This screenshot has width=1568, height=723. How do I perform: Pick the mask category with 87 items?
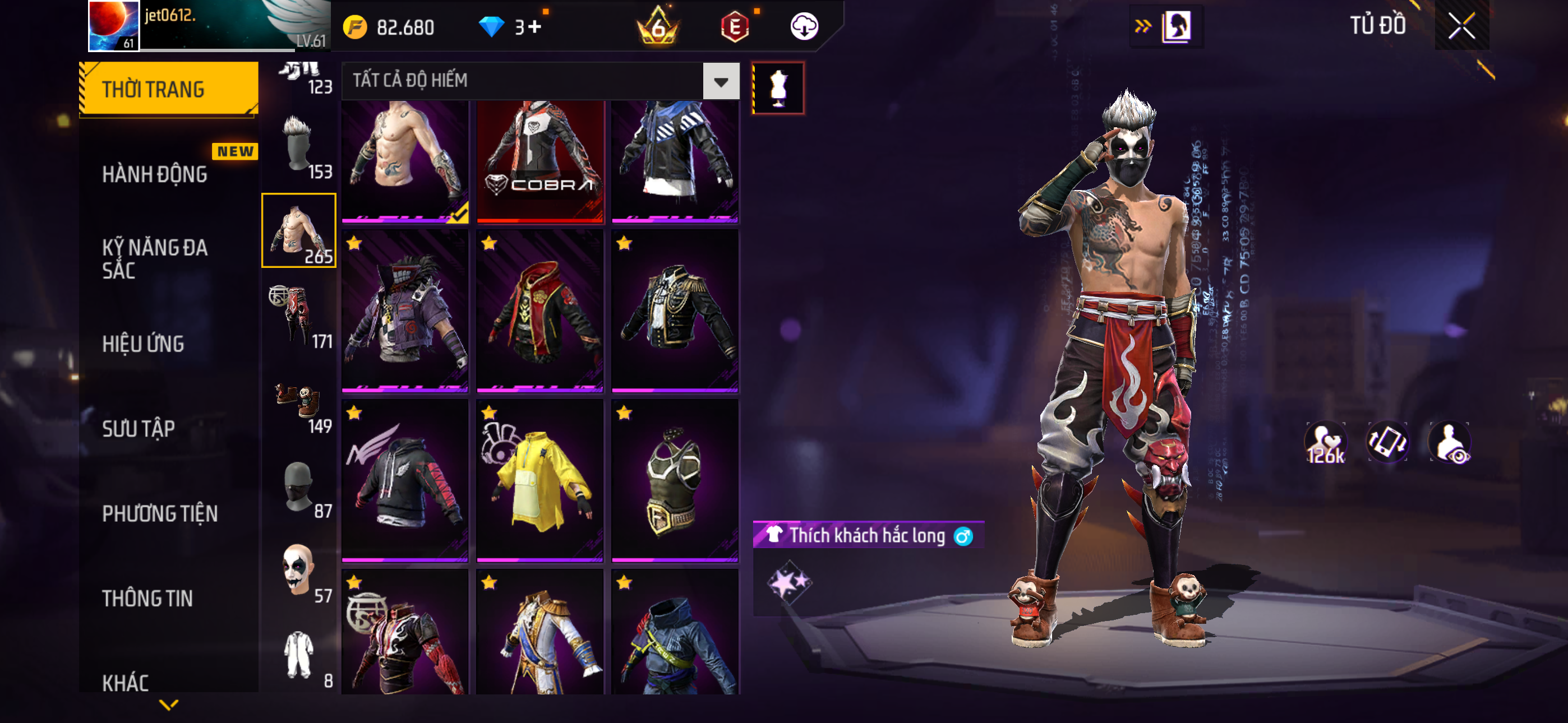(299, 485)
